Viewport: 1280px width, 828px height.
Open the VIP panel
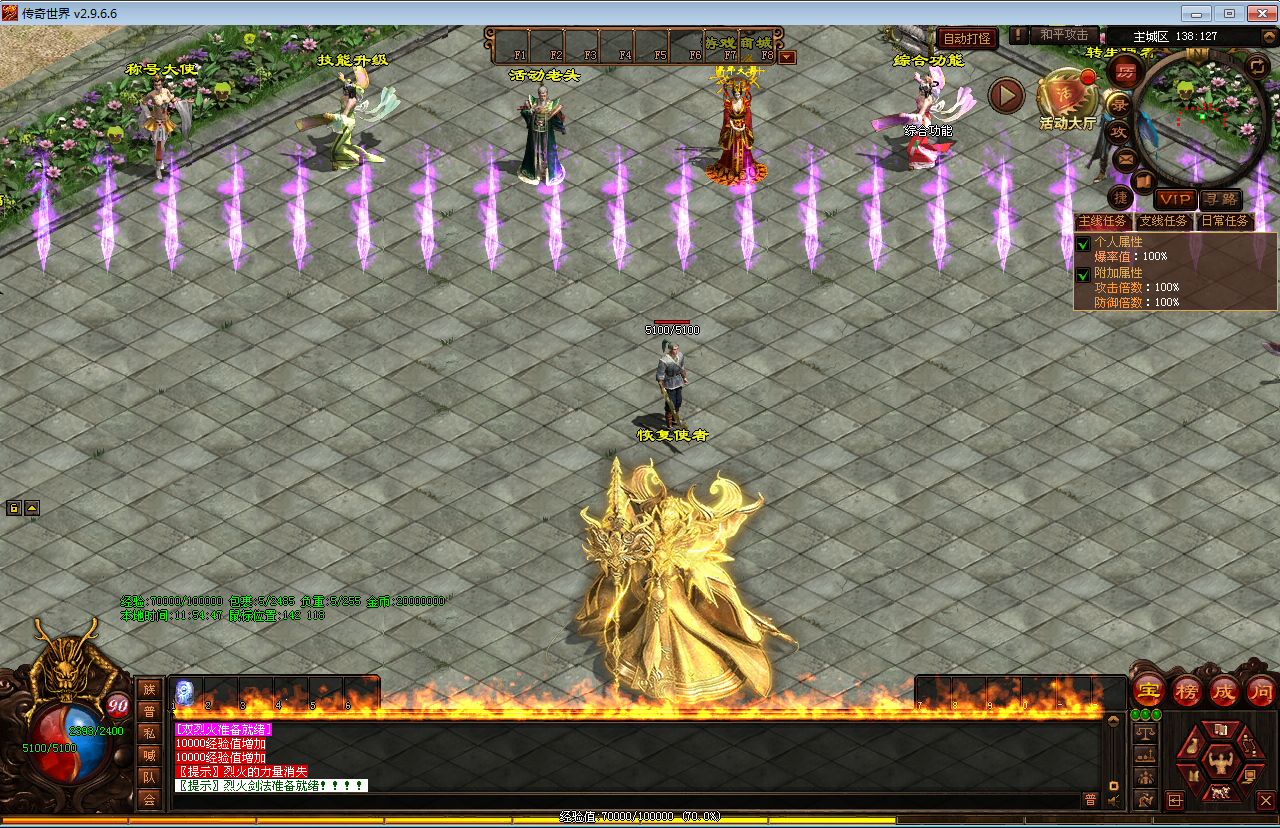(1175, 199)
